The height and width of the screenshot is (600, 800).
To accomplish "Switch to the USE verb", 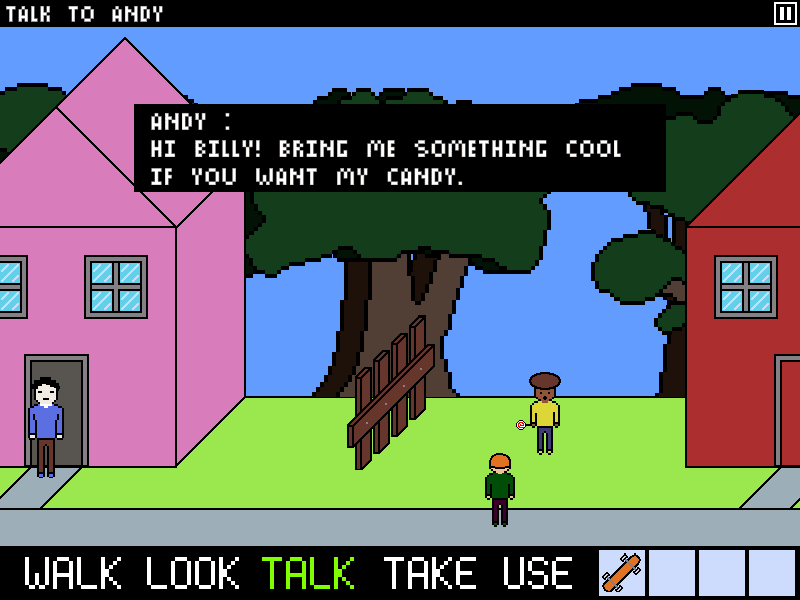I will (538, 573).
